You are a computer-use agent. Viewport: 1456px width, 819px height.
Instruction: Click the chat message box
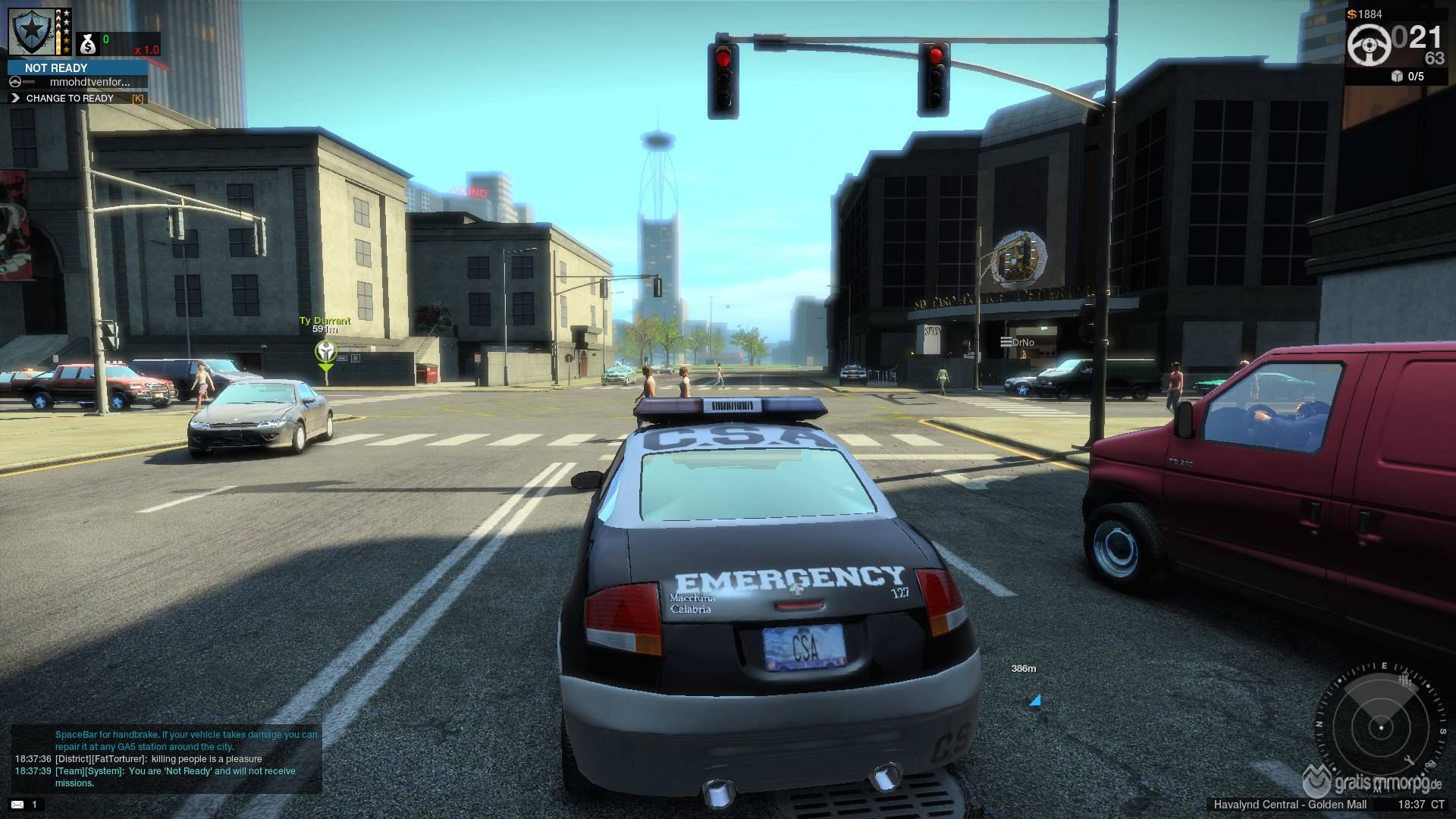click(x=167, y=758)
